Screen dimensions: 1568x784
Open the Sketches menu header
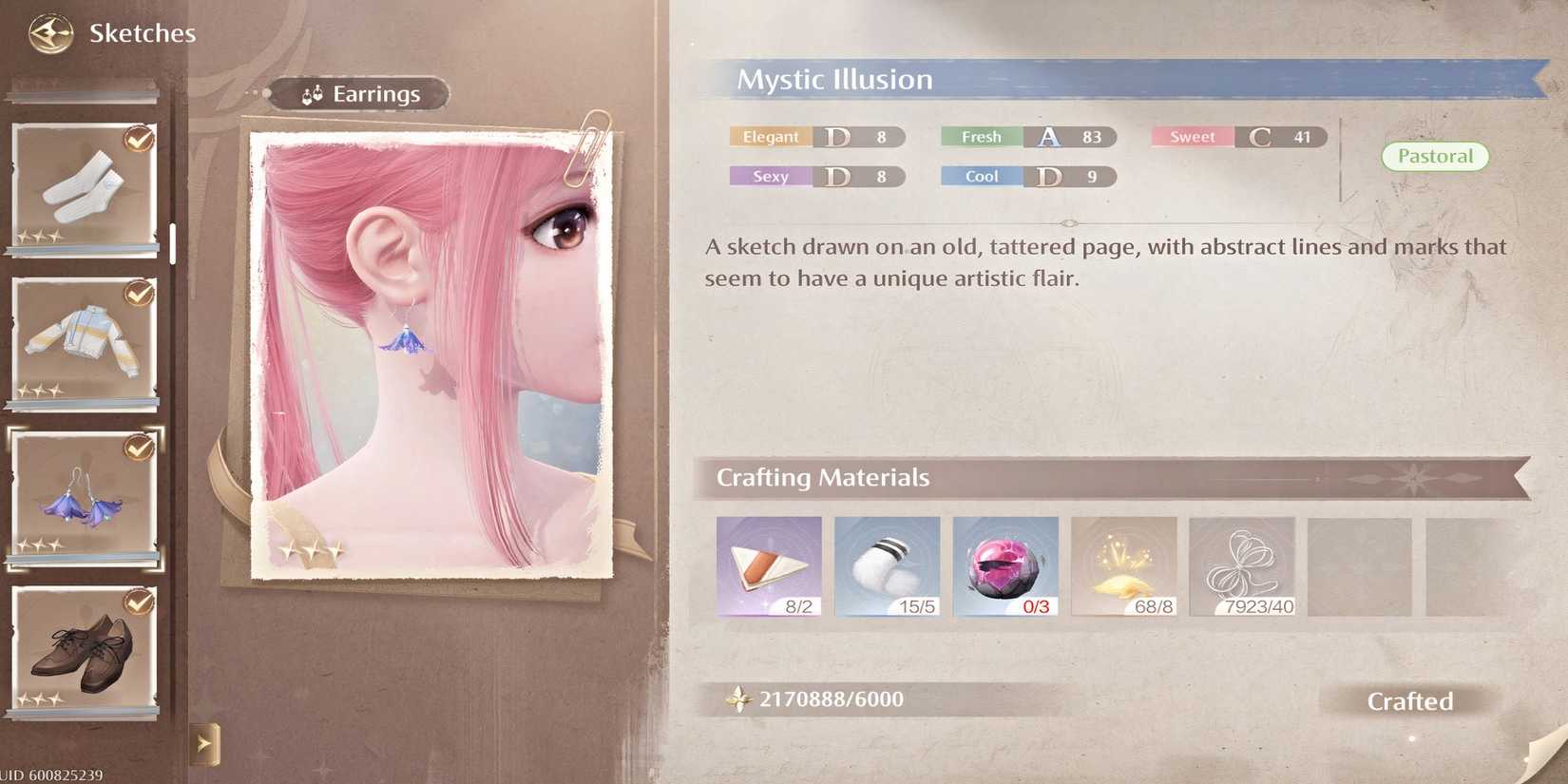pyautogui.click(x=143, y=31)
